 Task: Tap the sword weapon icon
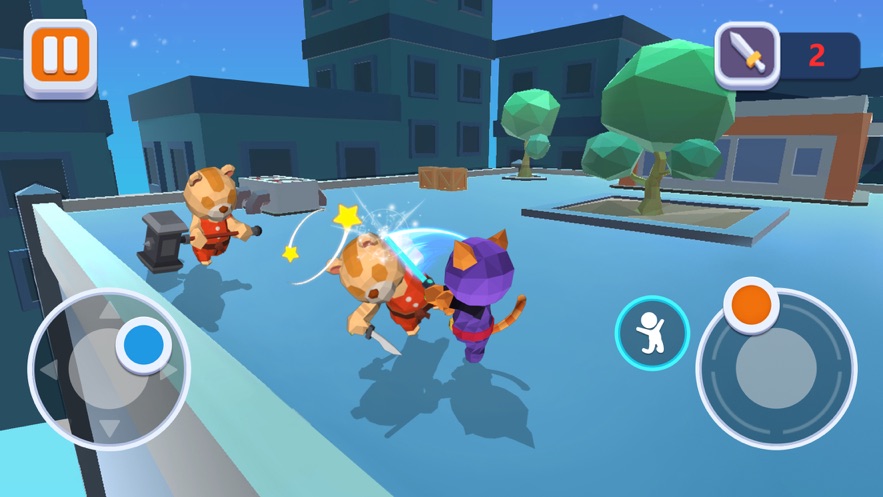(x=747, y=54)
